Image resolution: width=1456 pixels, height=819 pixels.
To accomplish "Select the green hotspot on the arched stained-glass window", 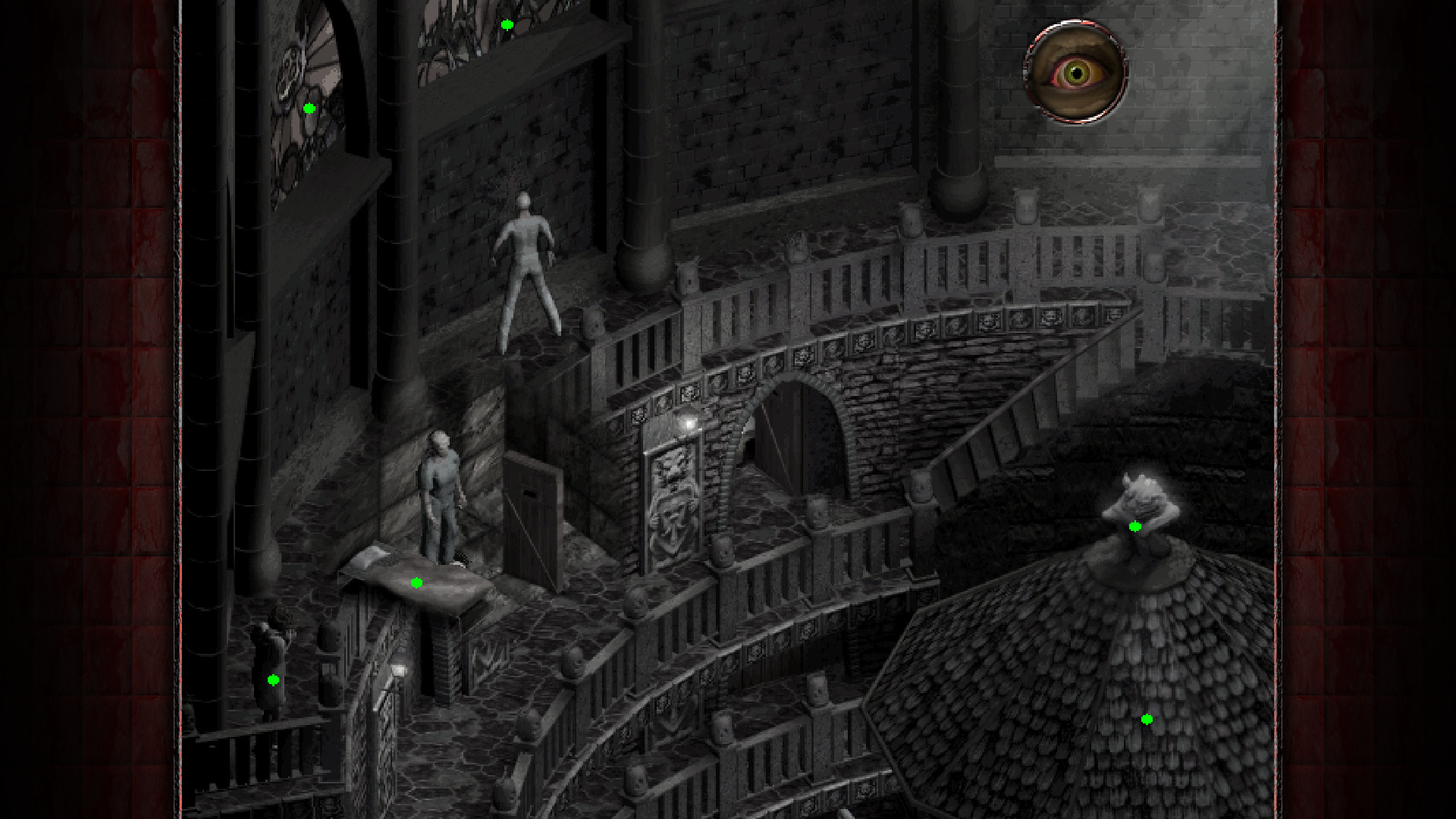I will [309, 108].
